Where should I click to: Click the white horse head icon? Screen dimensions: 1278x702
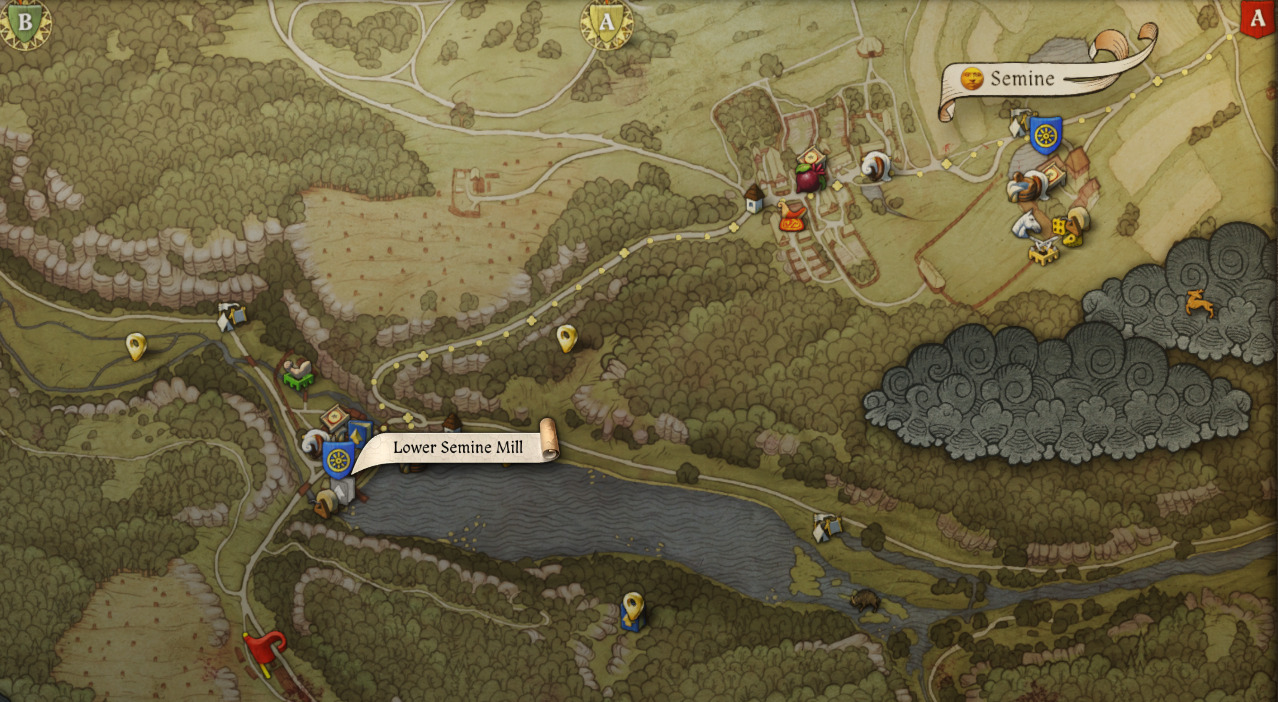pos(1025,223)
